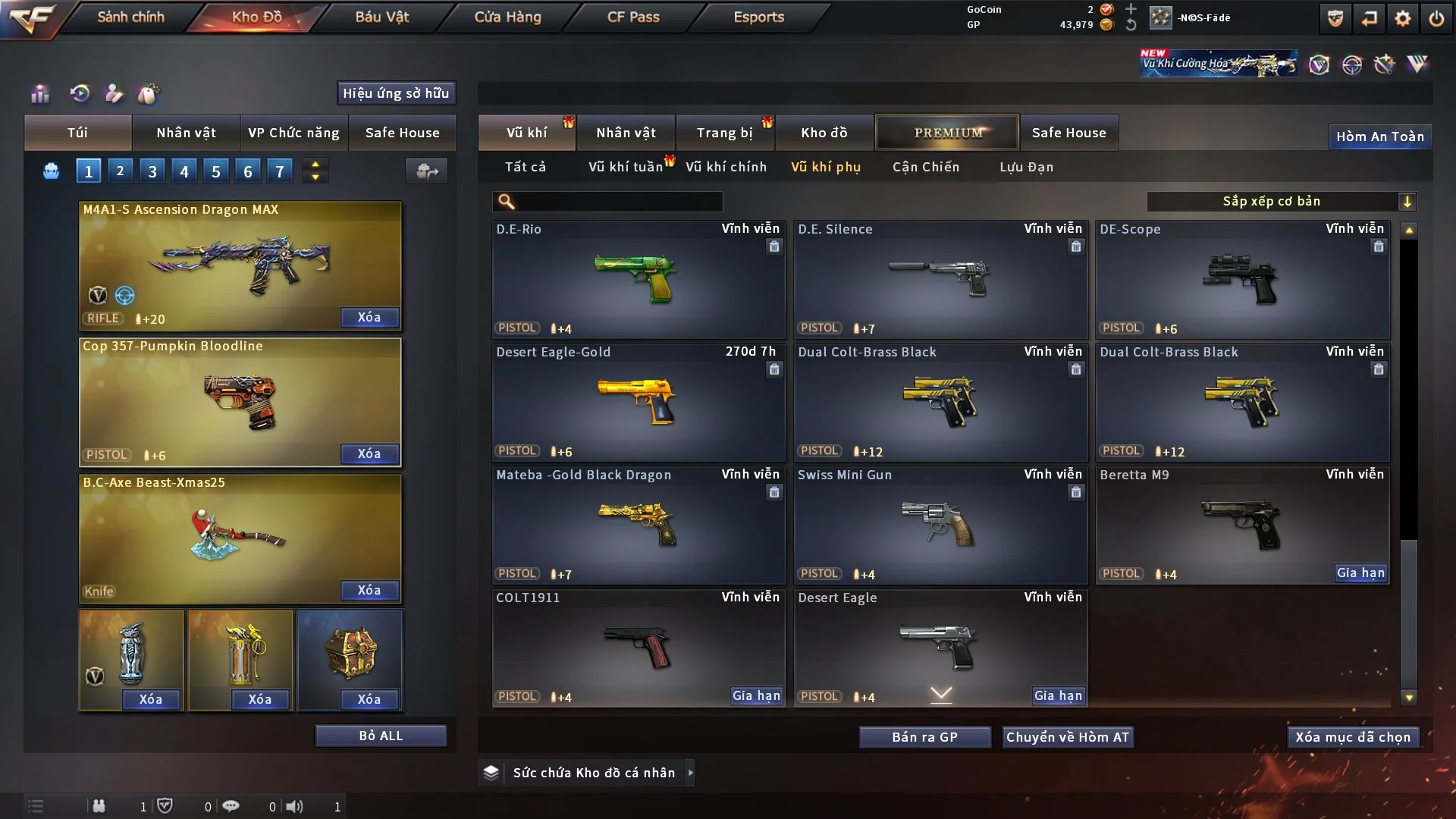This screenshot has height=819, width=1456.
Task: Switch to the Nhân vật bag tab
Action: [186, 133]
